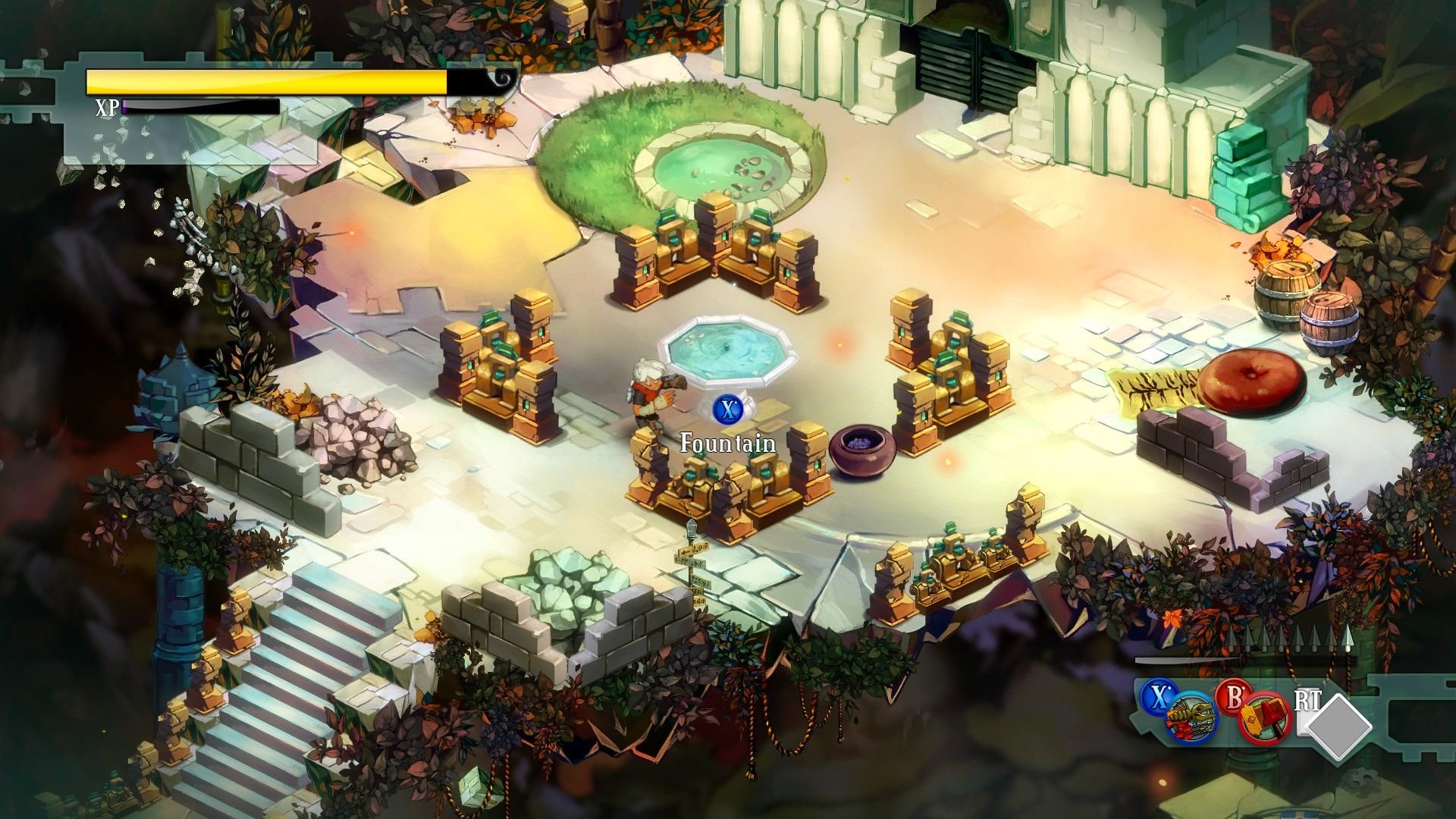Click the empty diamond secret skill slot
The height and width of the screenshot is (819, 1456).
1339,726
